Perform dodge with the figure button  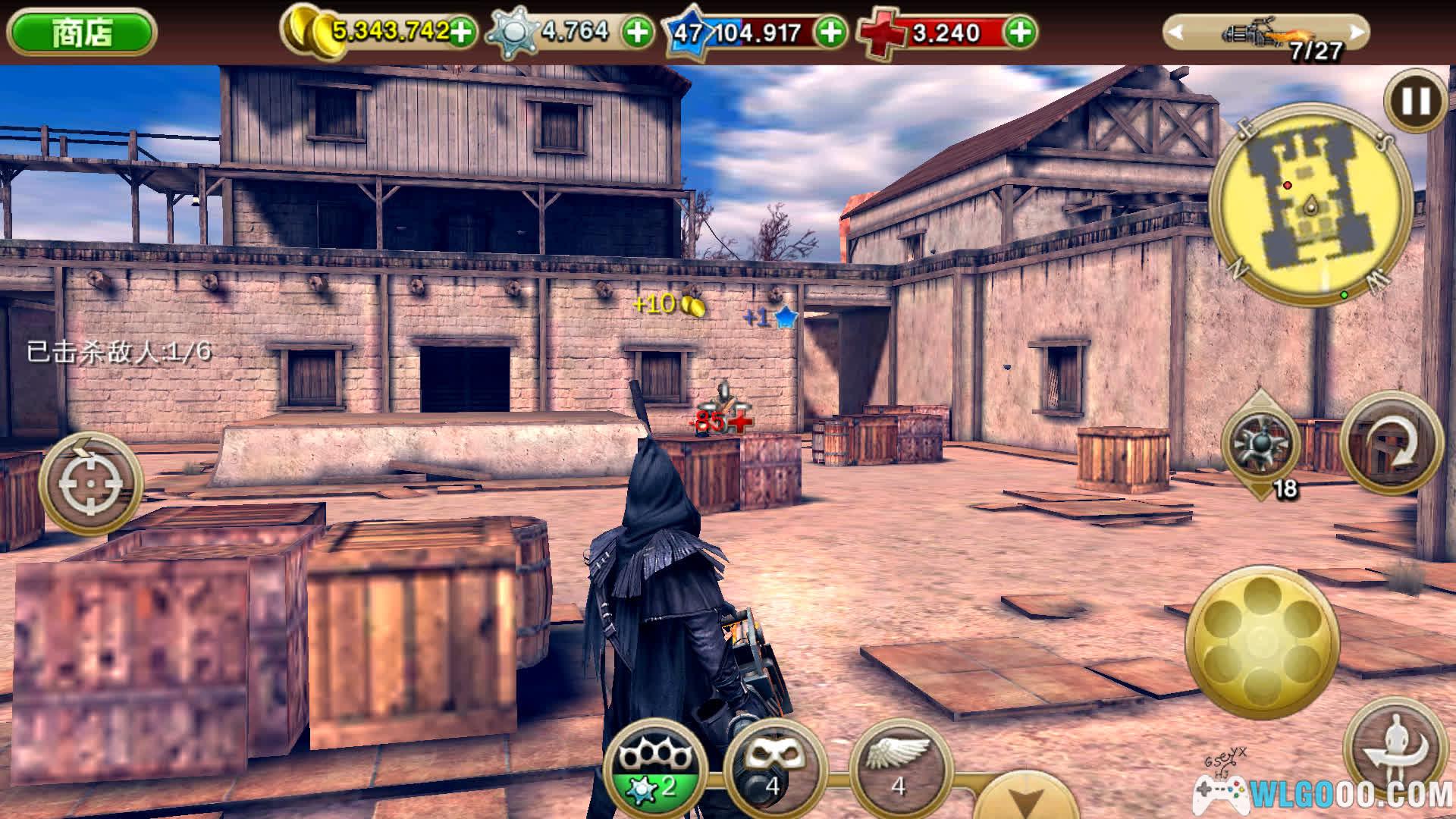[x=1394, y=747]
